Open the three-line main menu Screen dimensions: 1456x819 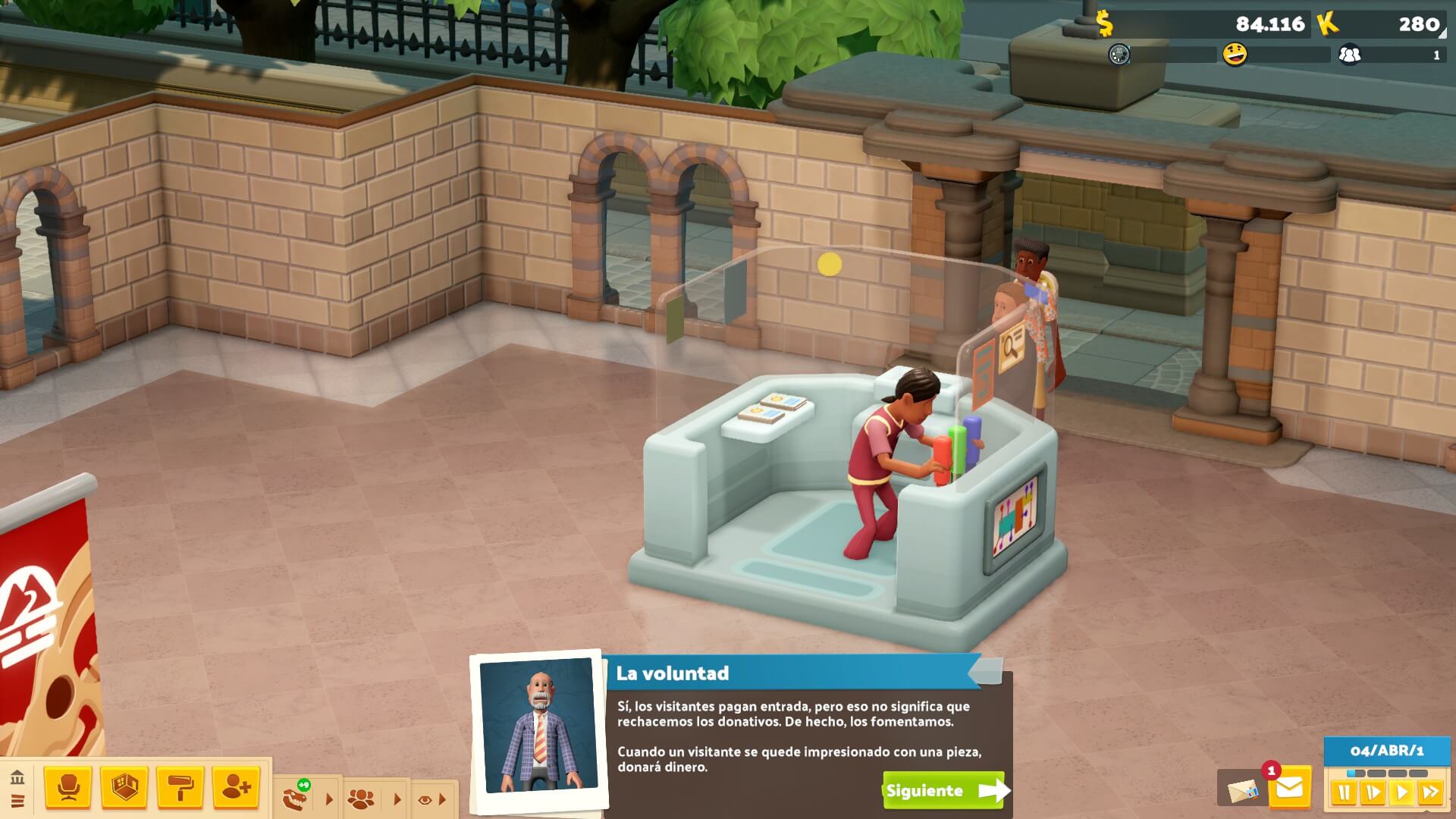tap(17, 801)
